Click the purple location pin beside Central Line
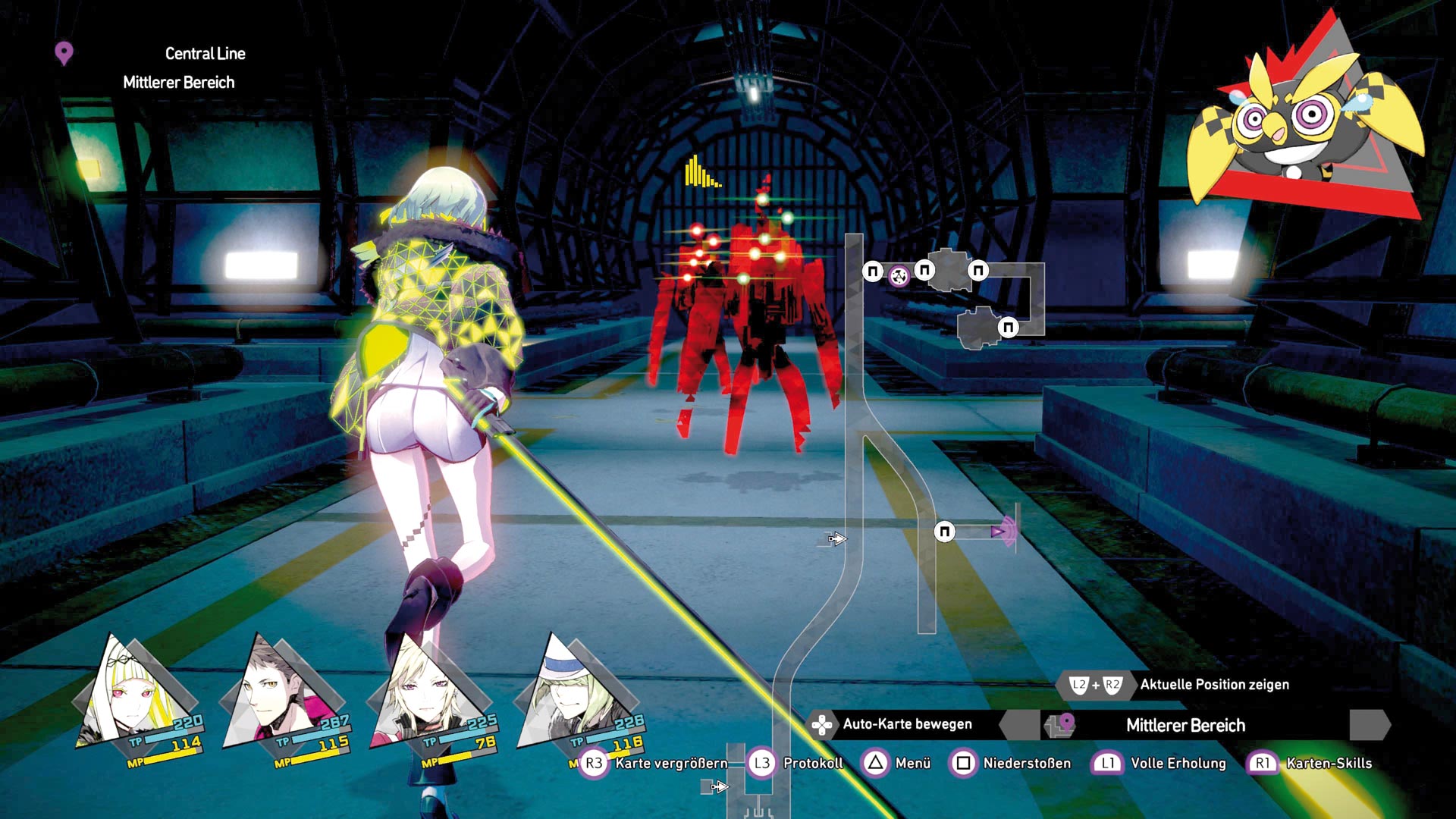Viewport: 1456px width, 819px height. [64, 54]
